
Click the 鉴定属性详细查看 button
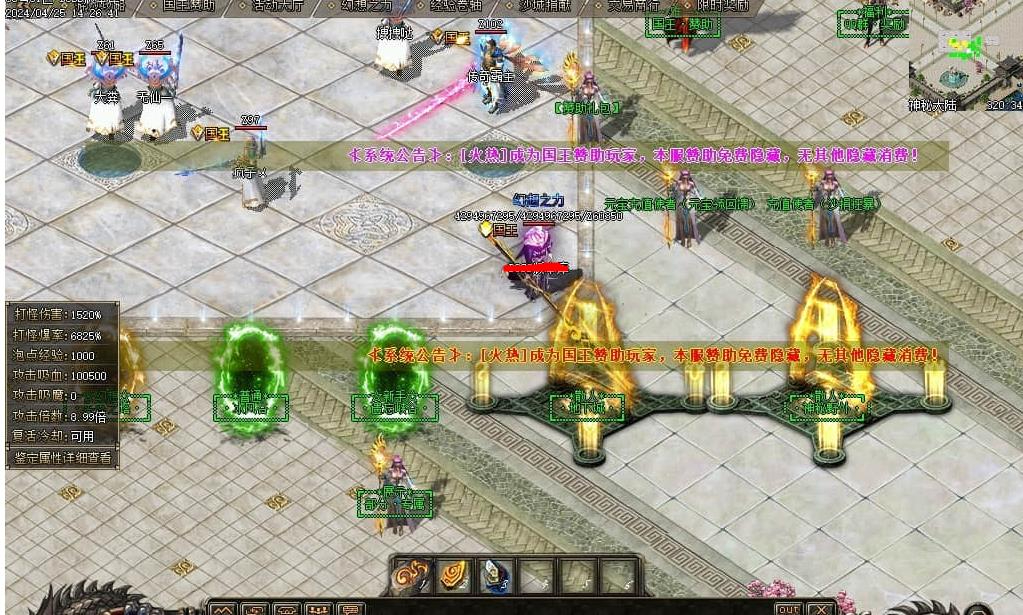click(62, 458)
